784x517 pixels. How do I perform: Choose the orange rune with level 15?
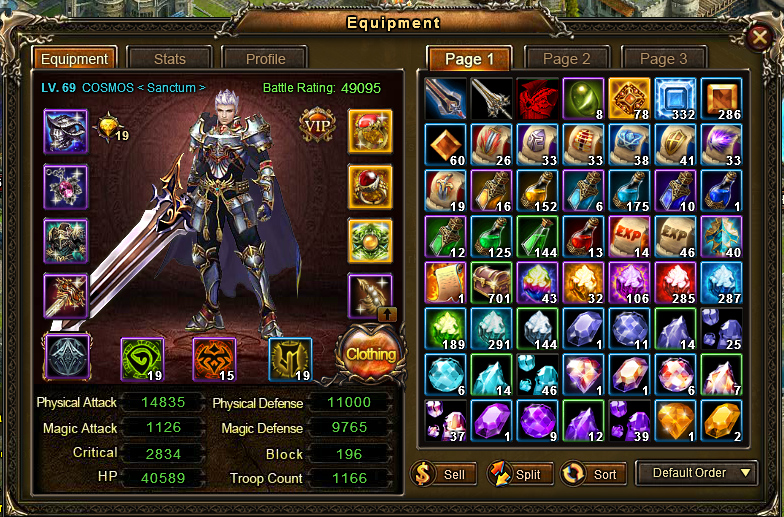coord(214,359)
